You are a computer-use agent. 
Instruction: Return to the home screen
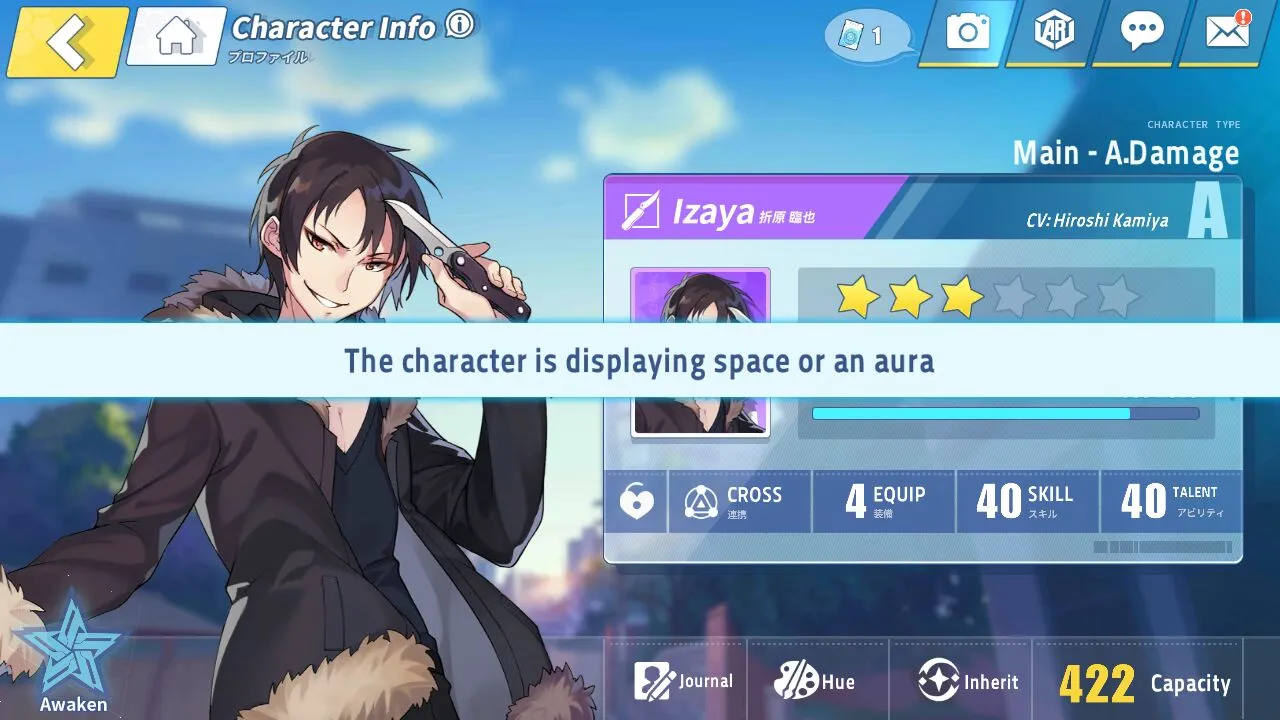click(177, 37)
